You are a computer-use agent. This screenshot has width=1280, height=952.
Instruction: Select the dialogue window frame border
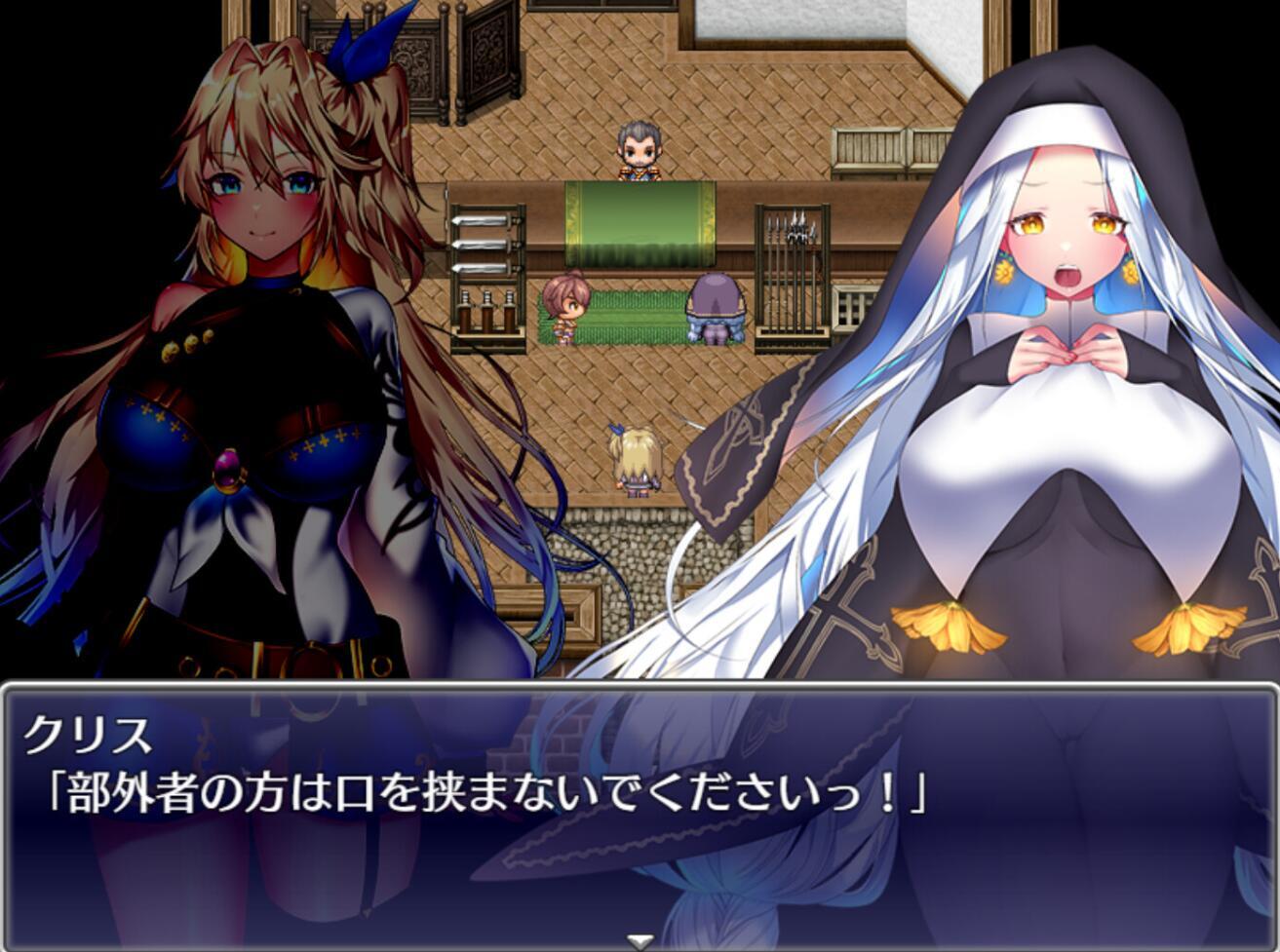pos(640,692)
